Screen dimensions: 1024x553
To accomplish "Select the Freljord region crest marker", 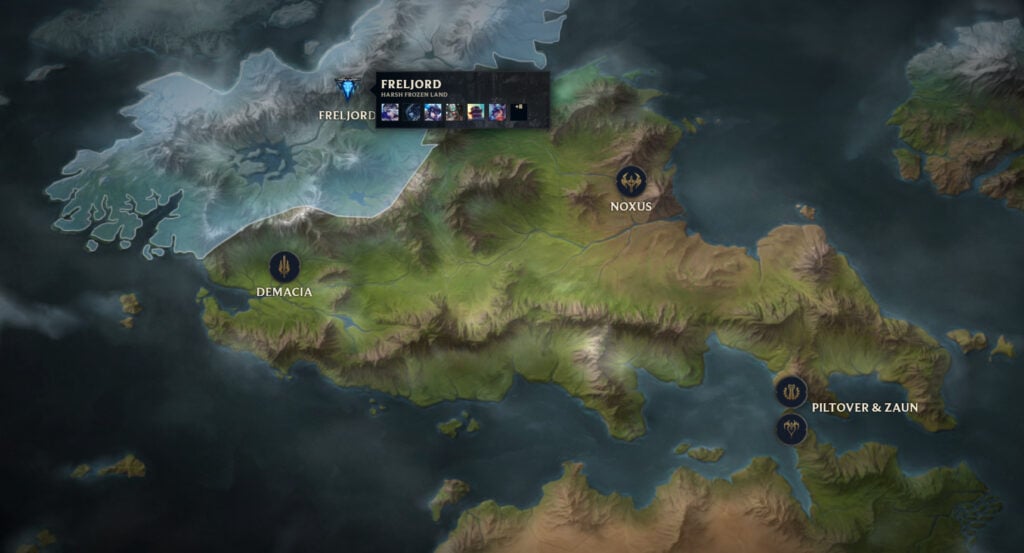I will [x=348, y=90].
